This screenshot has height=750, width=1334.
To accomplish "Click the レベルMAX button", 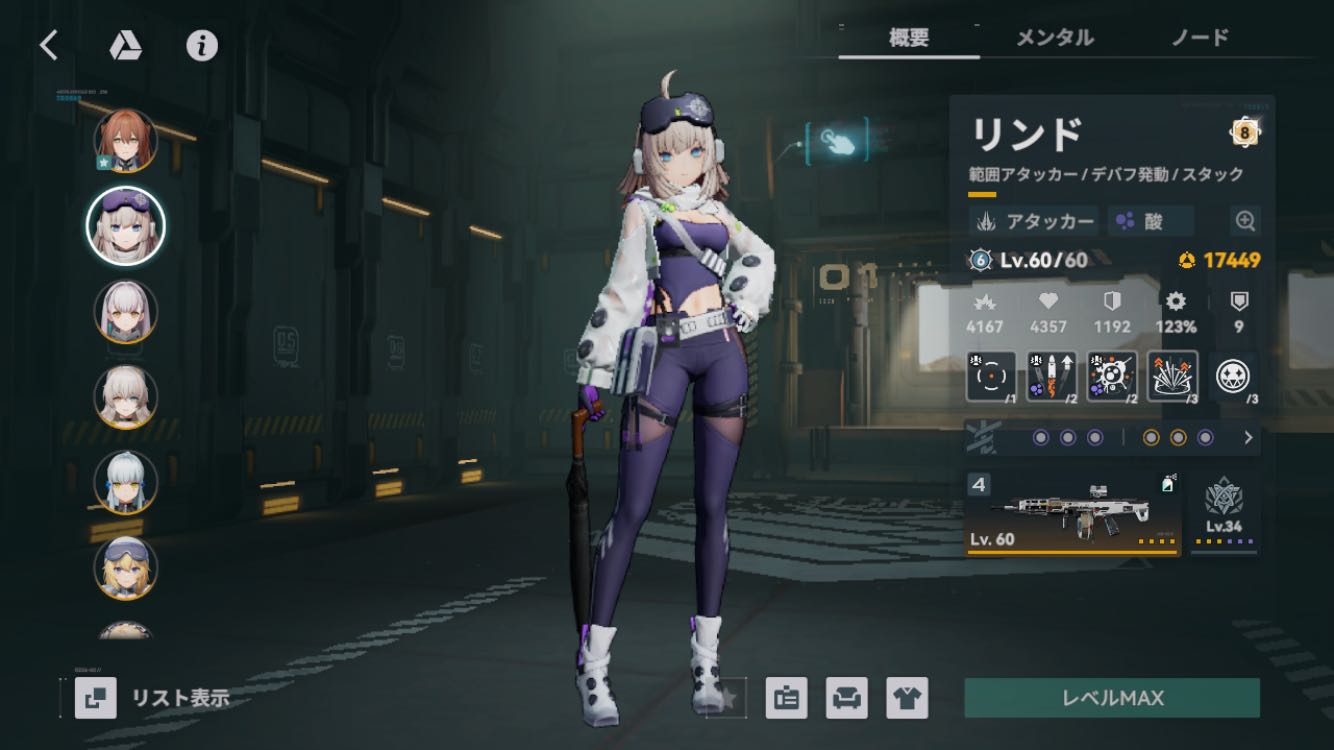I will point(1111,698).
